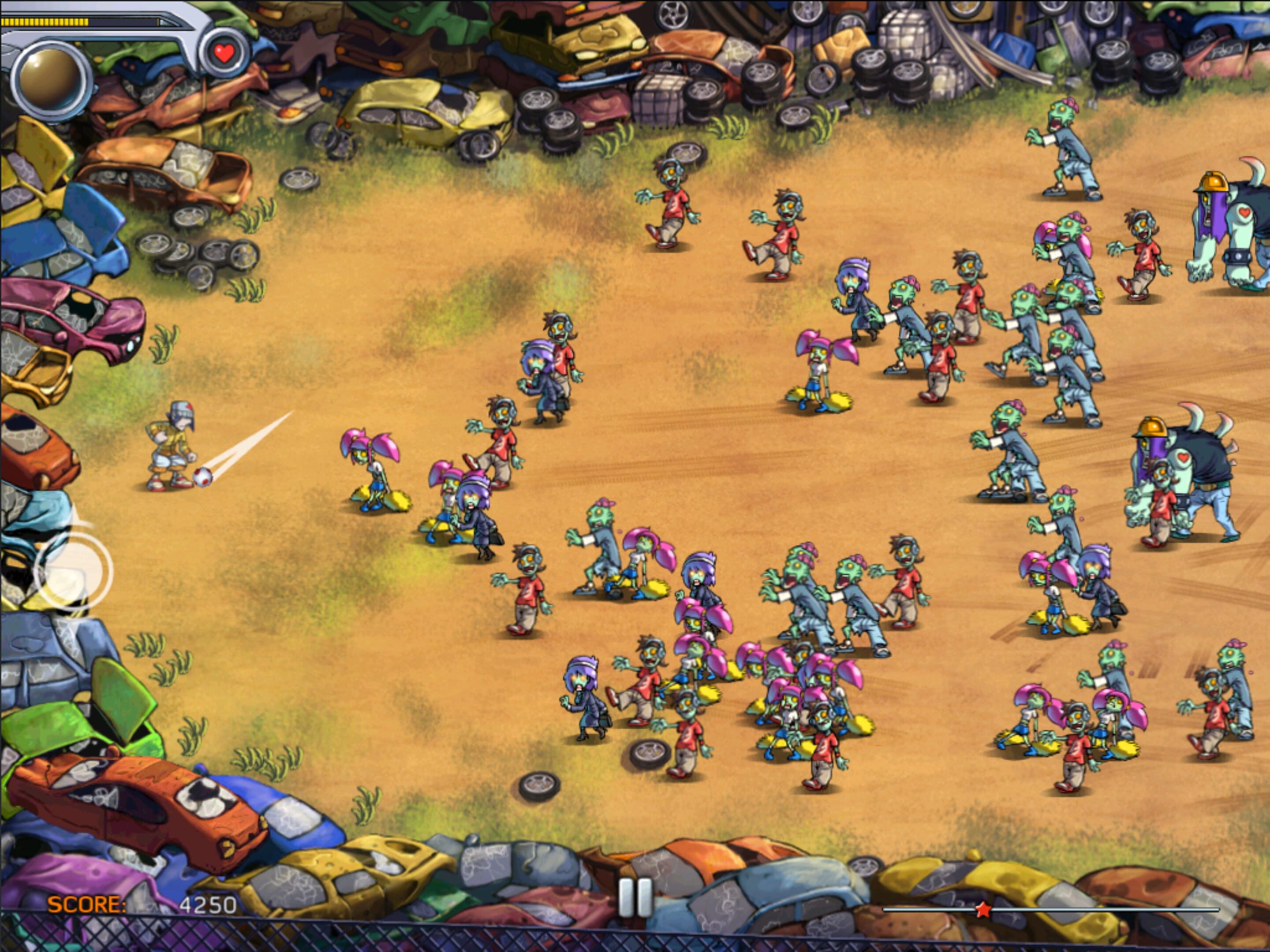The width and height of the screenshot is (1270, 952).
Task: Click the red heart health indicator
Action: pos(224,53)
